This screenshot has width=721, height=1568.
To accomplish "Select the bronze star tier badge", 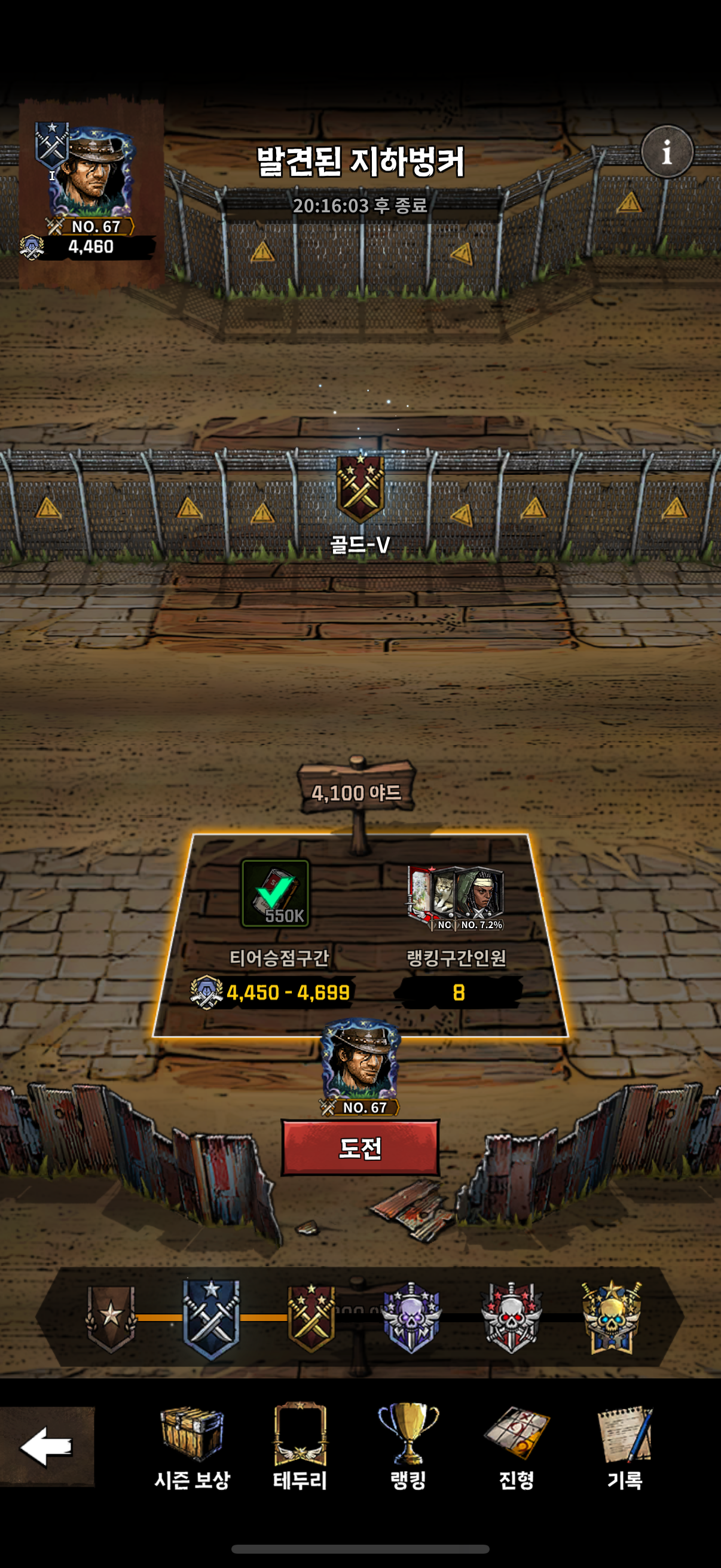I will coord(111,1317).
